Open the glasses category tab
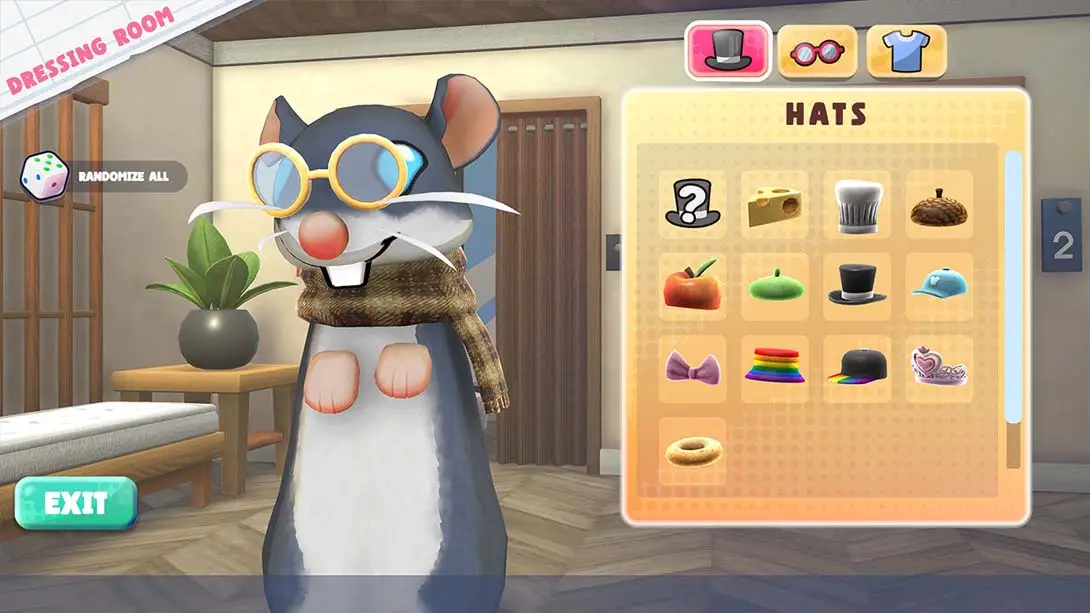1090x613 pixels. (817, 52)
